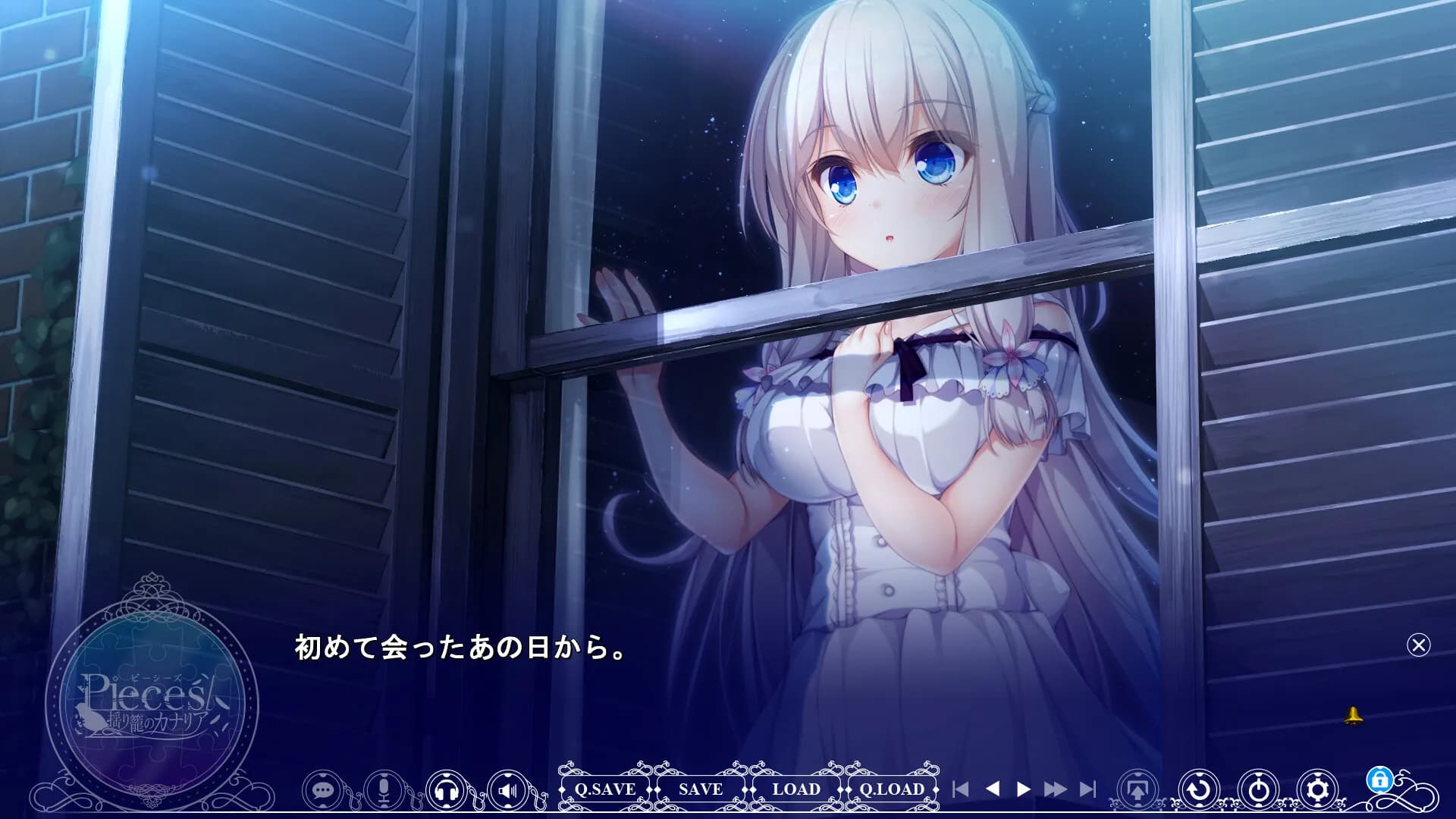
Task: Mute game audio via the speaker icon
Action: click(x=508, y=789)
